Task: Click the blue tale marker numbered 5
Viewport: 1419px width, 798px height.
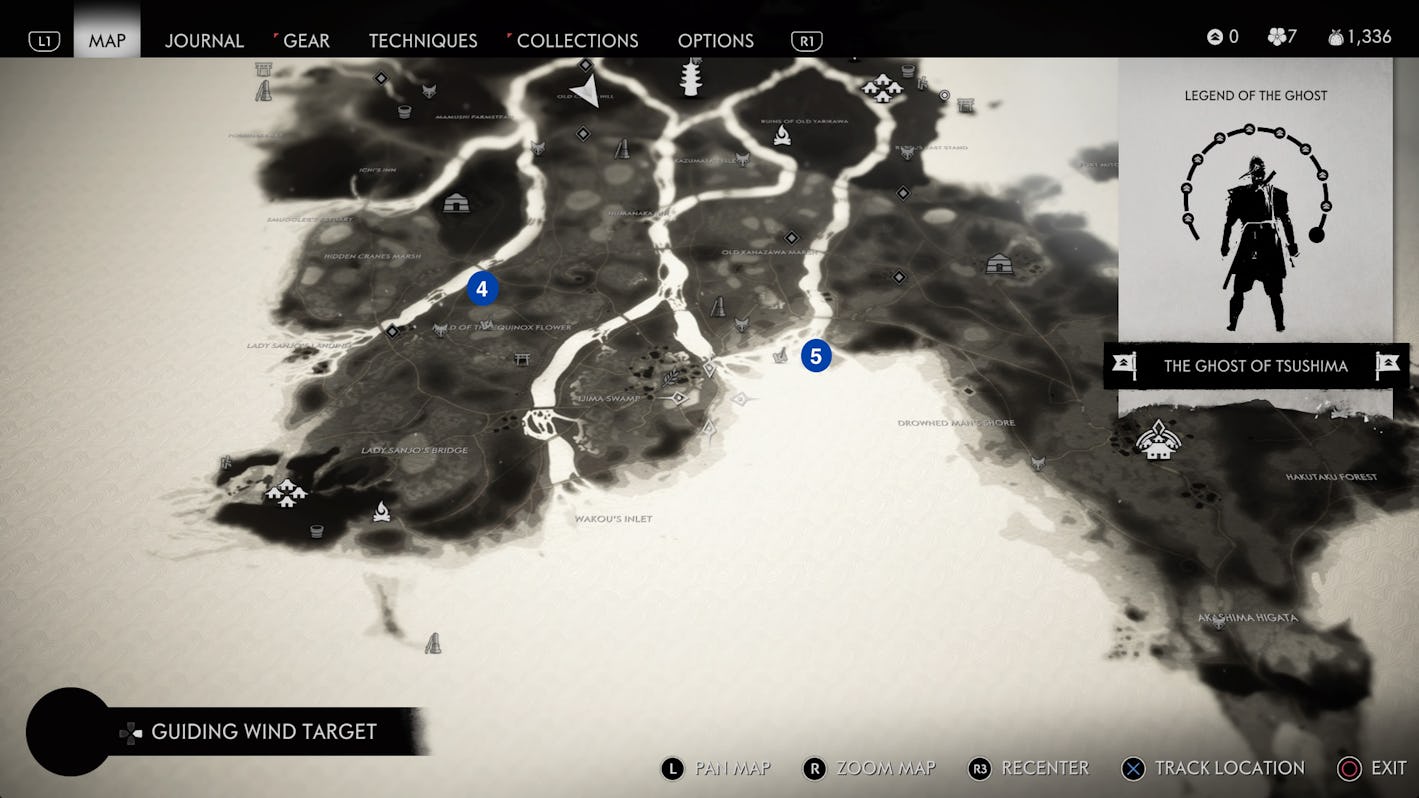Action: [817, 355]
